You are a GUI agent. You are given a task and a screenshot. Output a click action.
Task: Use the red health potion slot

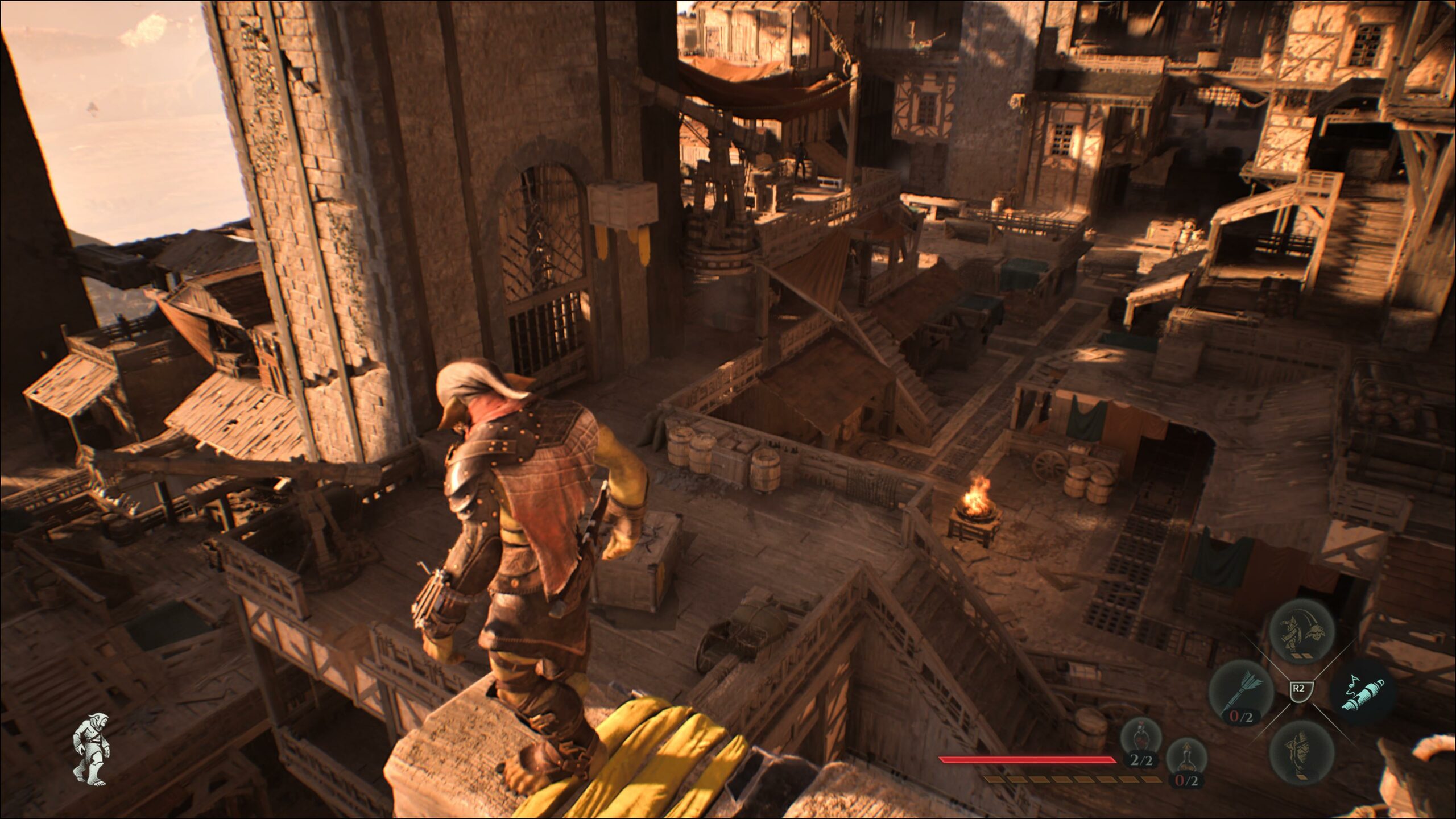point(1140,739)
